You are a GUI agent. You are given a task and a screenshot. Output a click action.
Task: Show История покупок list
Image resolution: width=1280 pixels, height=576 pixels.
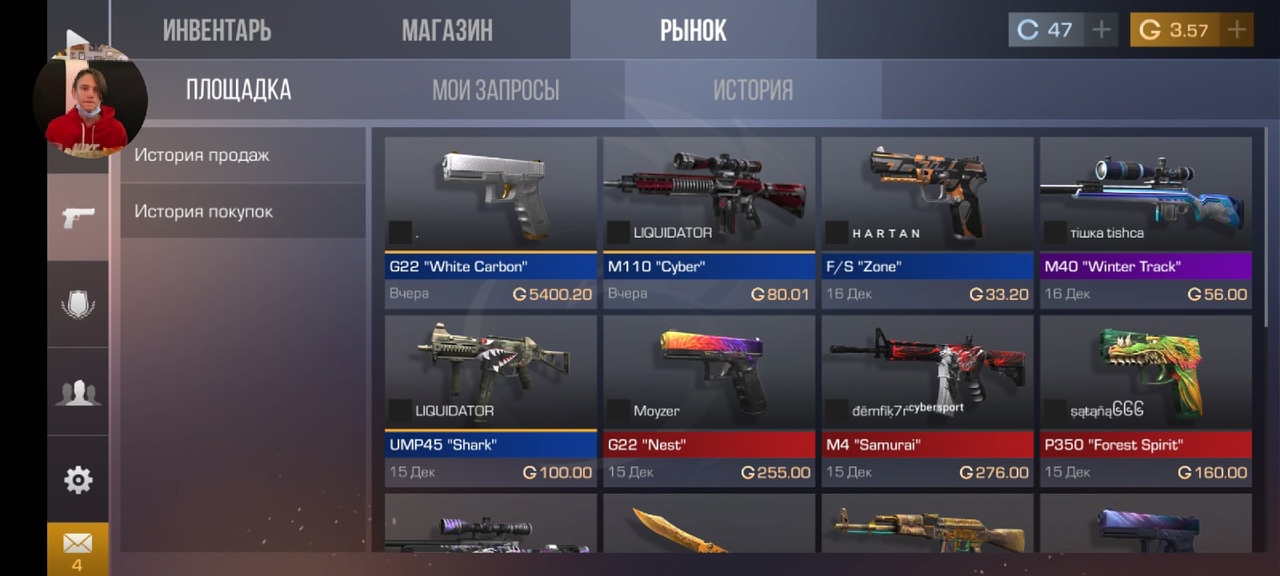point(243,211)
